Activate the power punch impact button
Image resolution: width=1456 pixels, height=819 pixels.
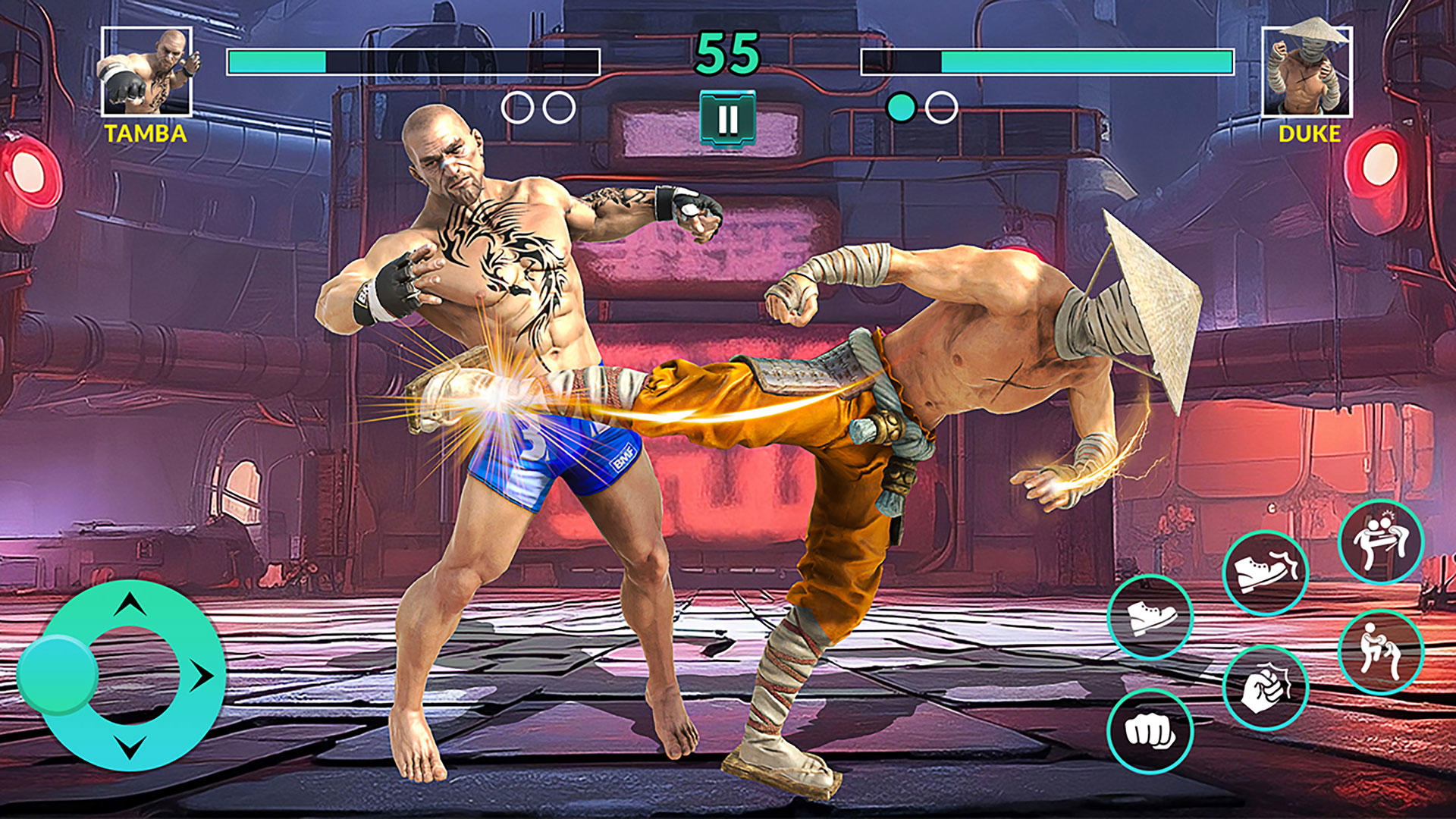[1265, 688]
